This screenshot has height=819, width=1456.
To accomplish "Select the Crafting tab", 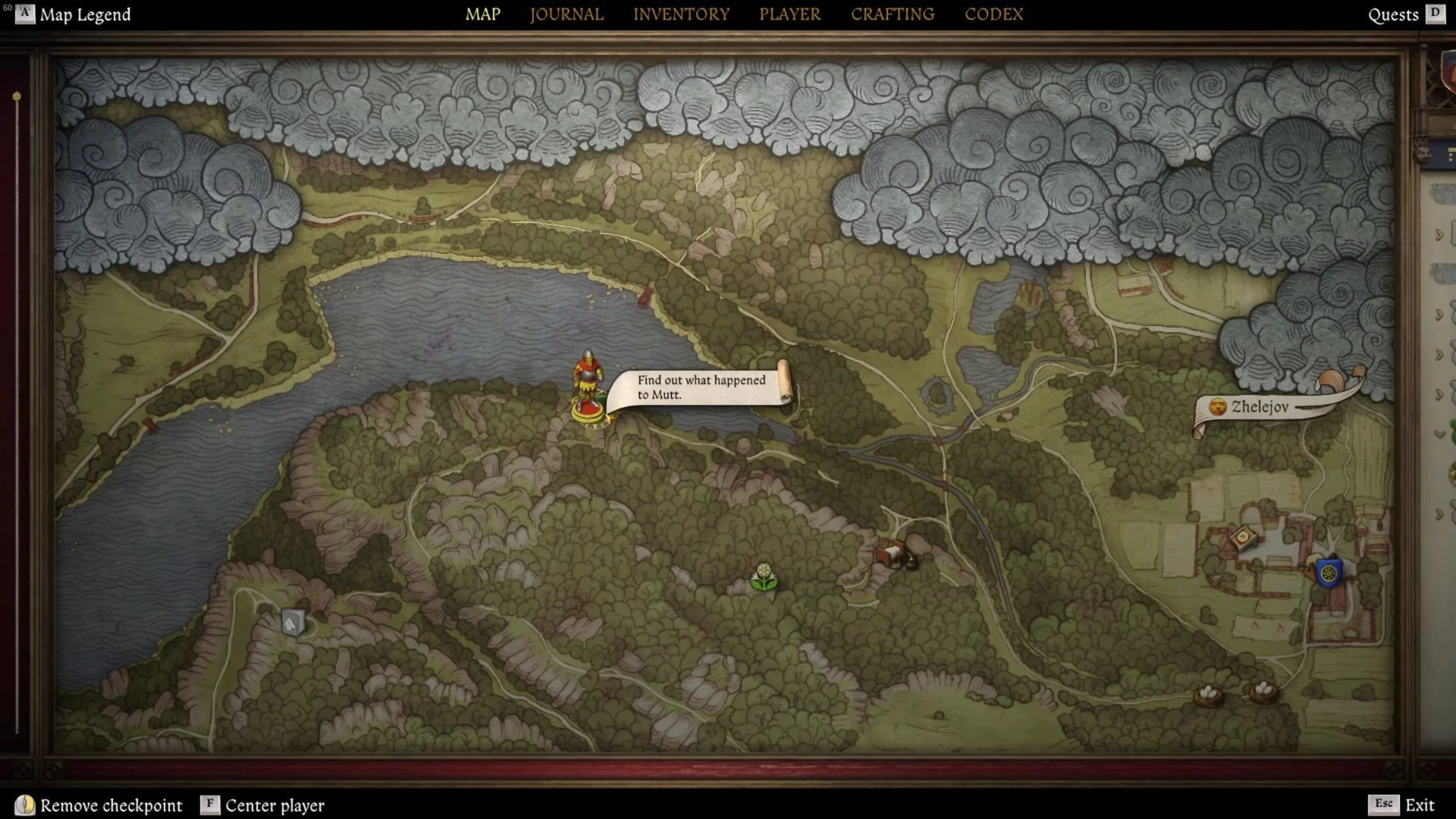I will 893,14.
